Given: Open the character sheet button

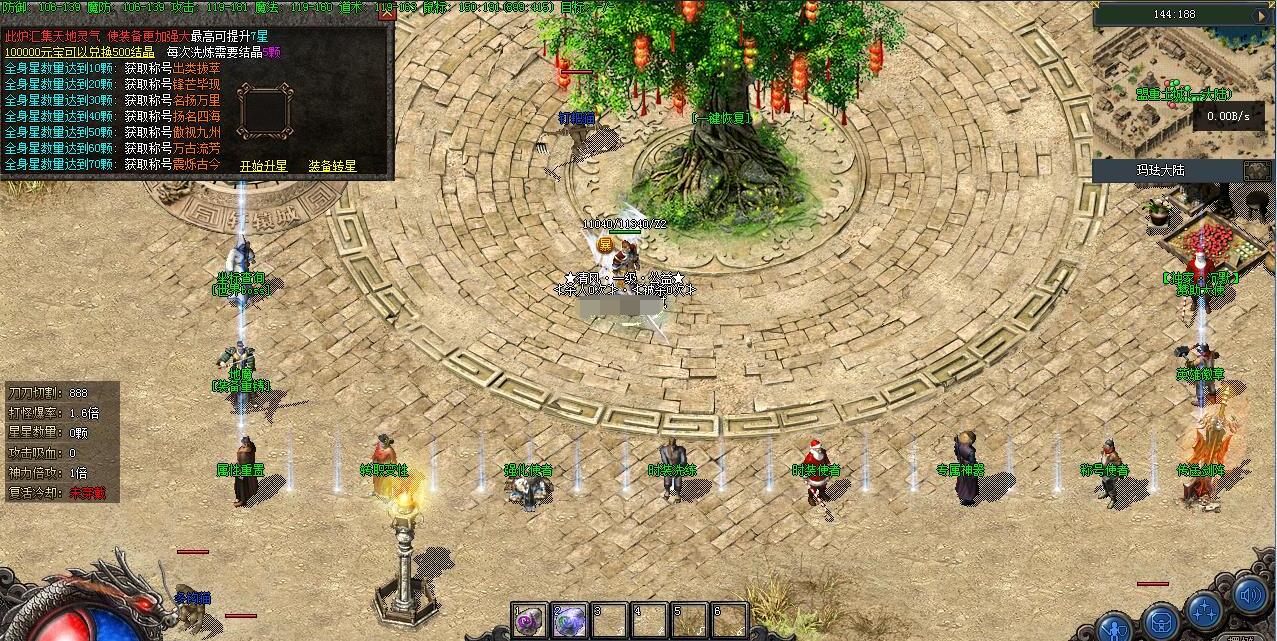Looking at the screenshot, I should pos(1115,630).
